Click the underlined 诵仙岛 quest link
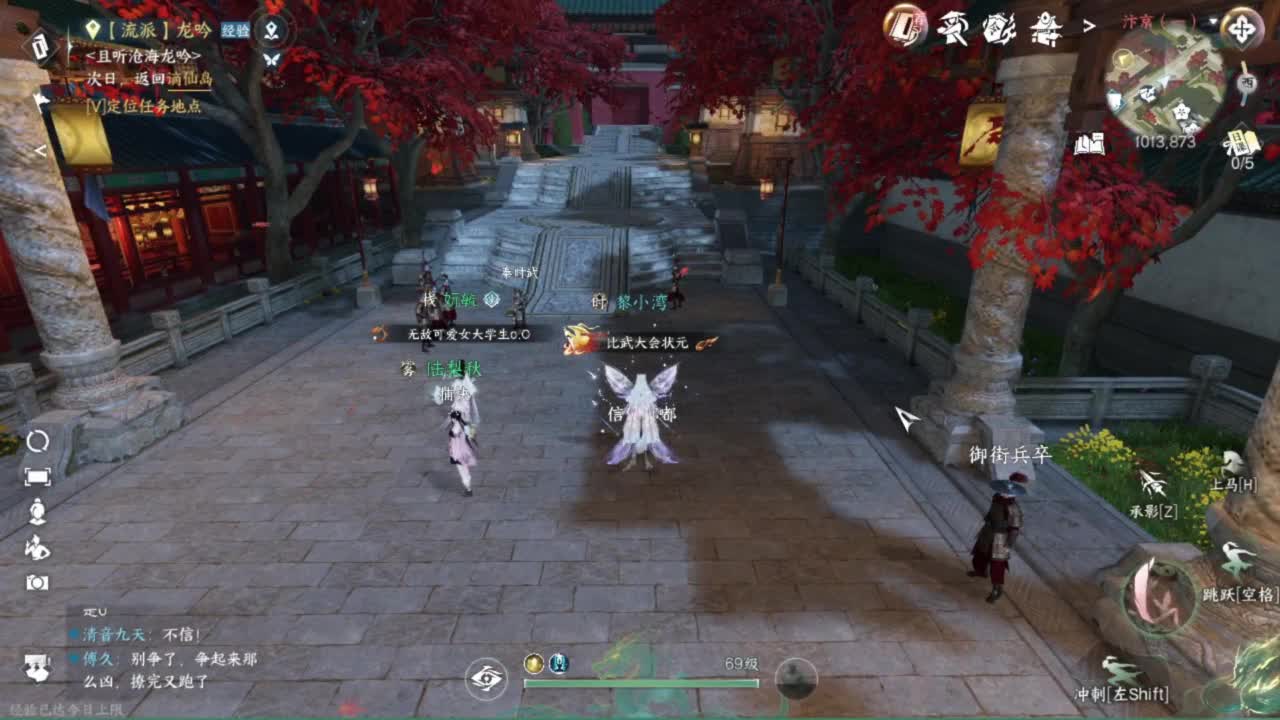The height and width of the screenshot is (720, 1280). (x=193, y=80)
